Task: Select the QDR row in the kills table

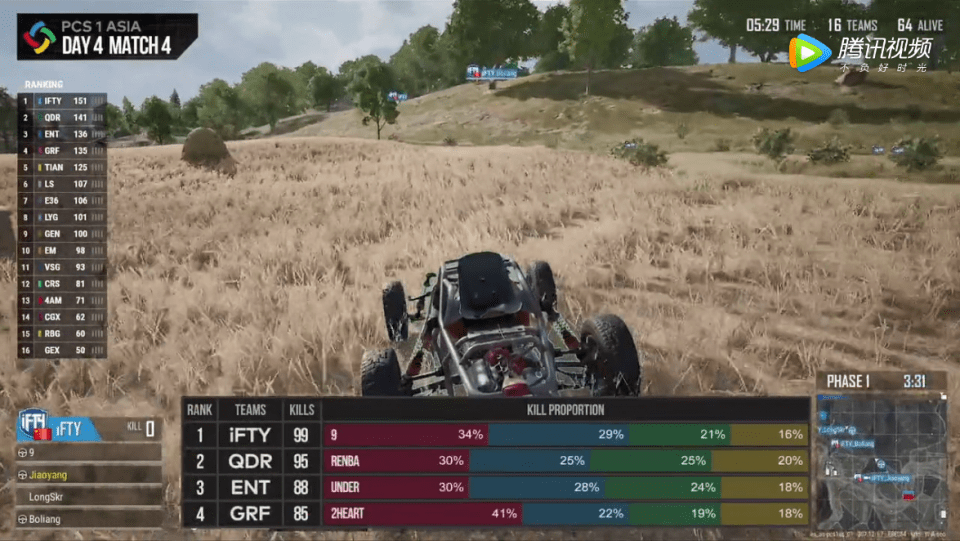Action: 495,461
